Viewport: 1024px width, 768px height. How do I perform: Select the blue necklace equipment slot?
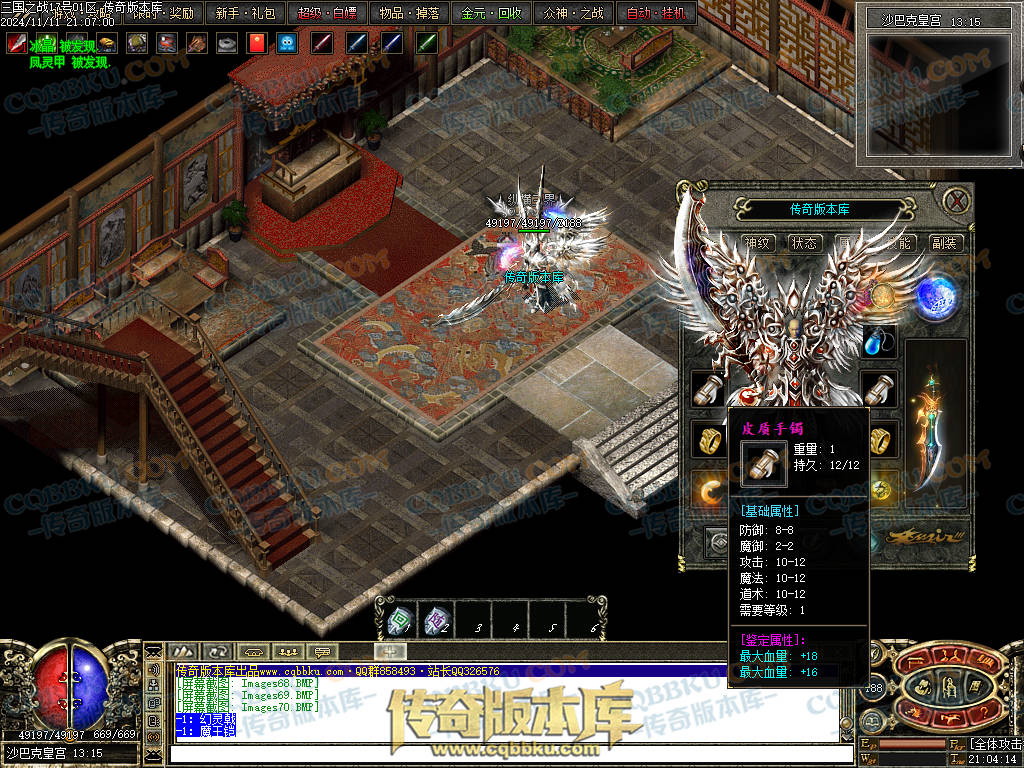879,343
